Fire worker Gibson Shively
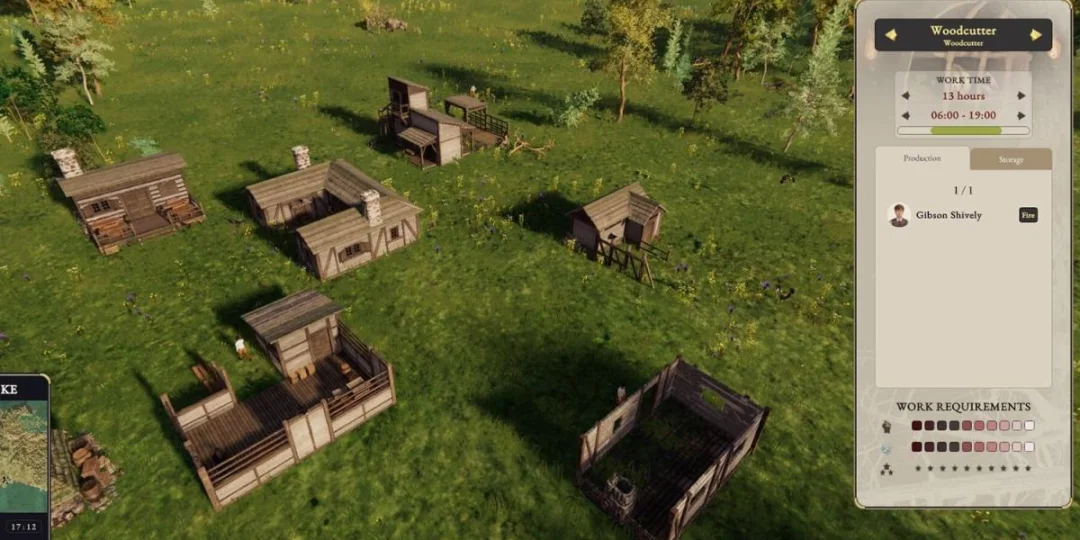Screen dimensions: 1080x540 coord(1028,215)
